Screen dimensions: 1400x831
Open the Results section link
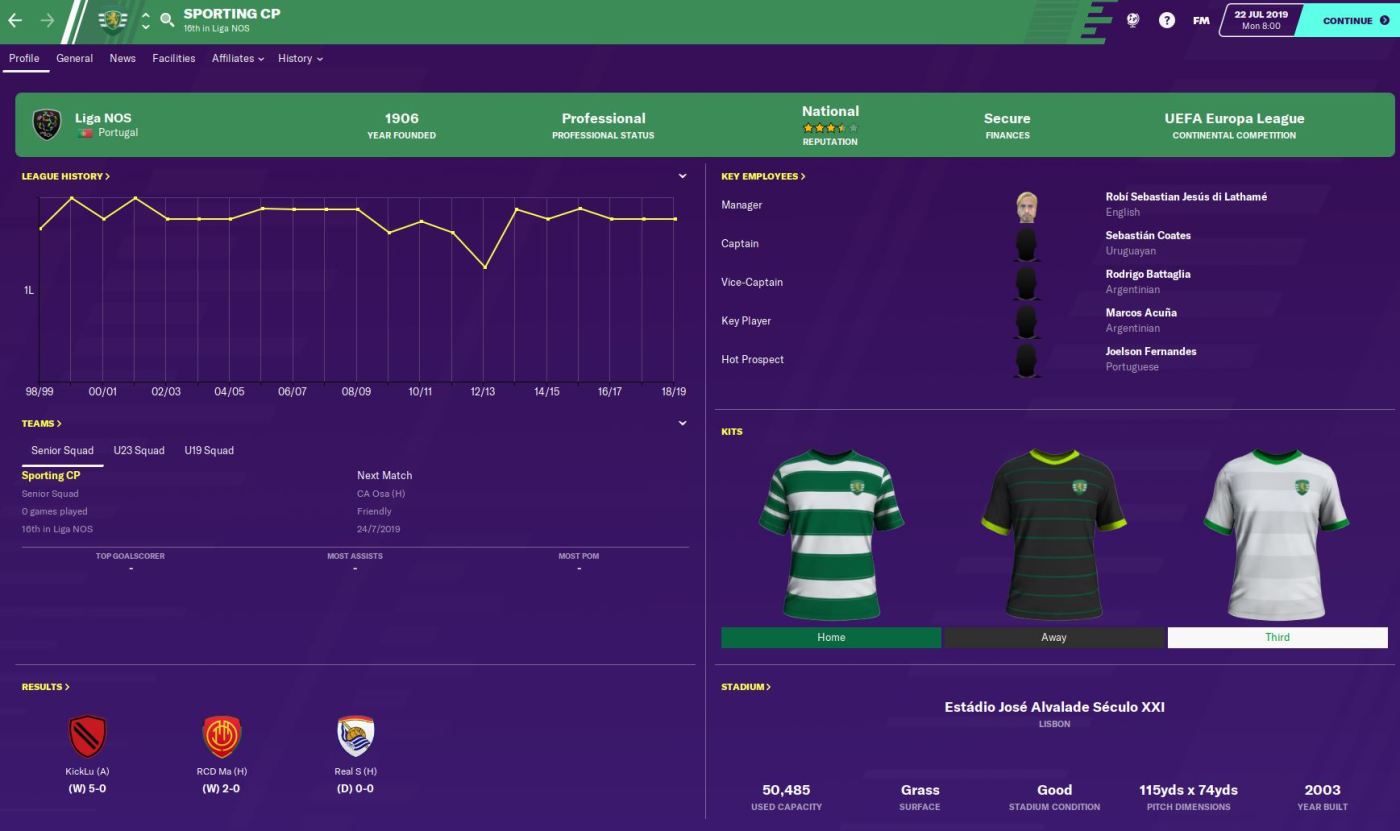[x=46, y=687]
